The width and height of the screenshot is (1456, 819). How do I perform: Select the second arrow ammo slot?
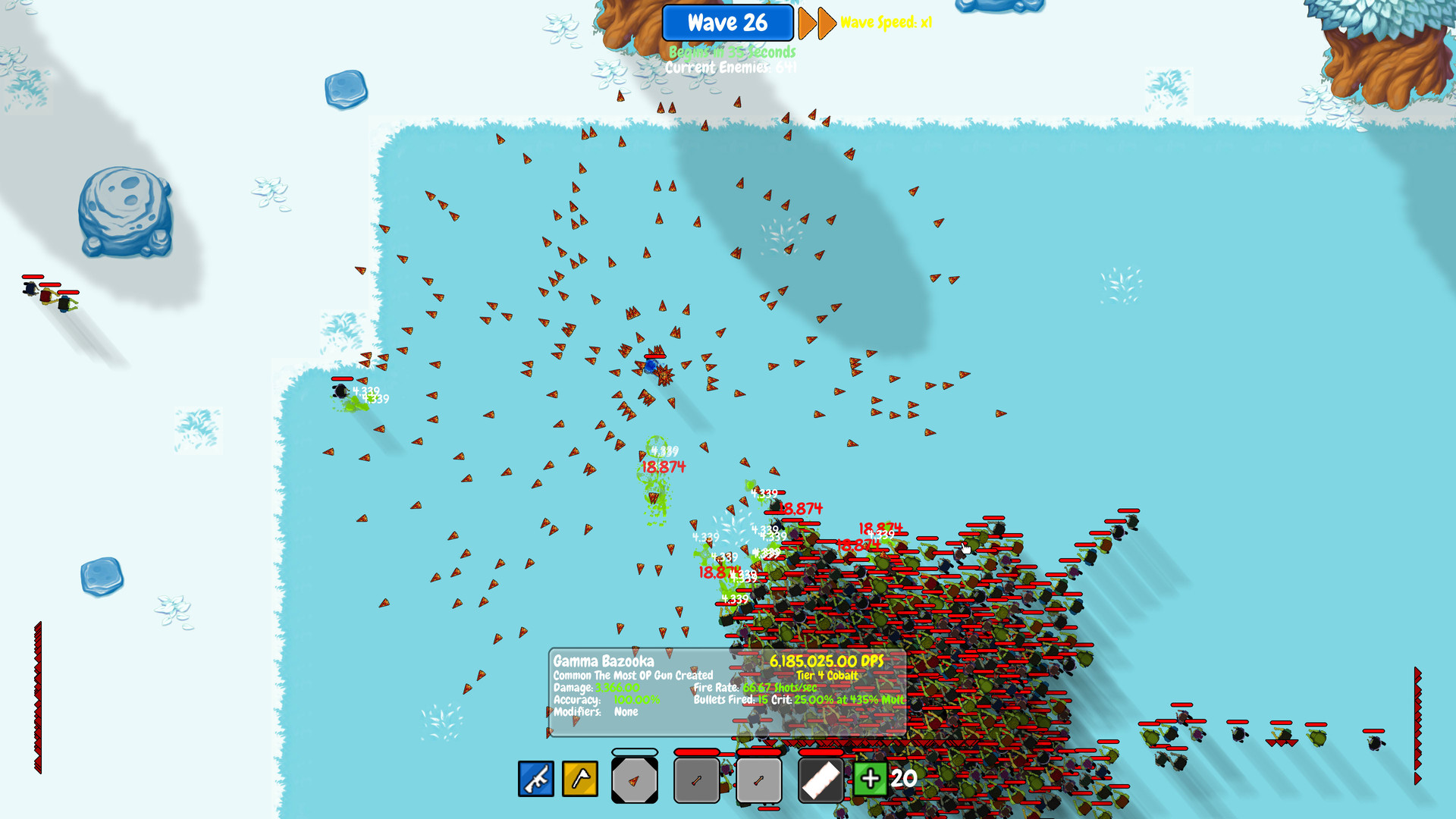(x=759, y=779)
